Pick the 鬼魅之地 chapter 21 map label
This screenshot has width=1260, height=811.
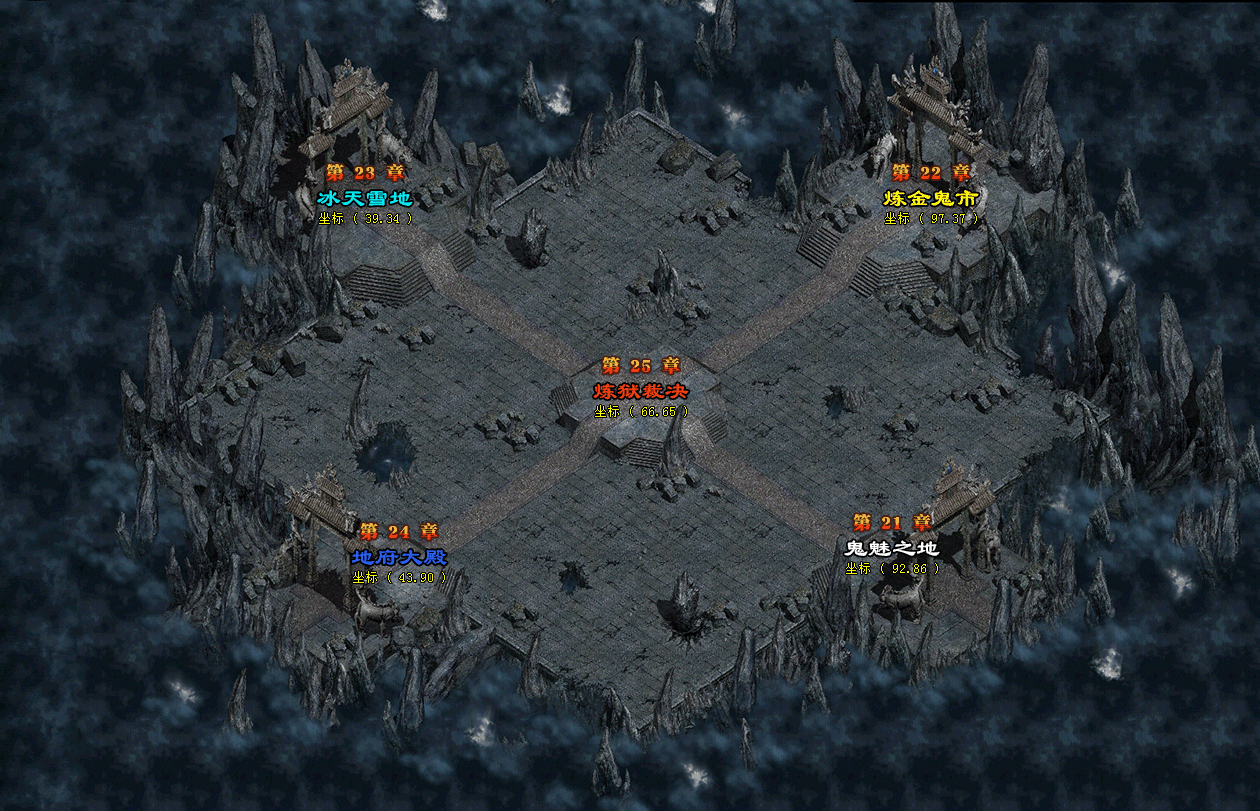(x=892, y=548)
